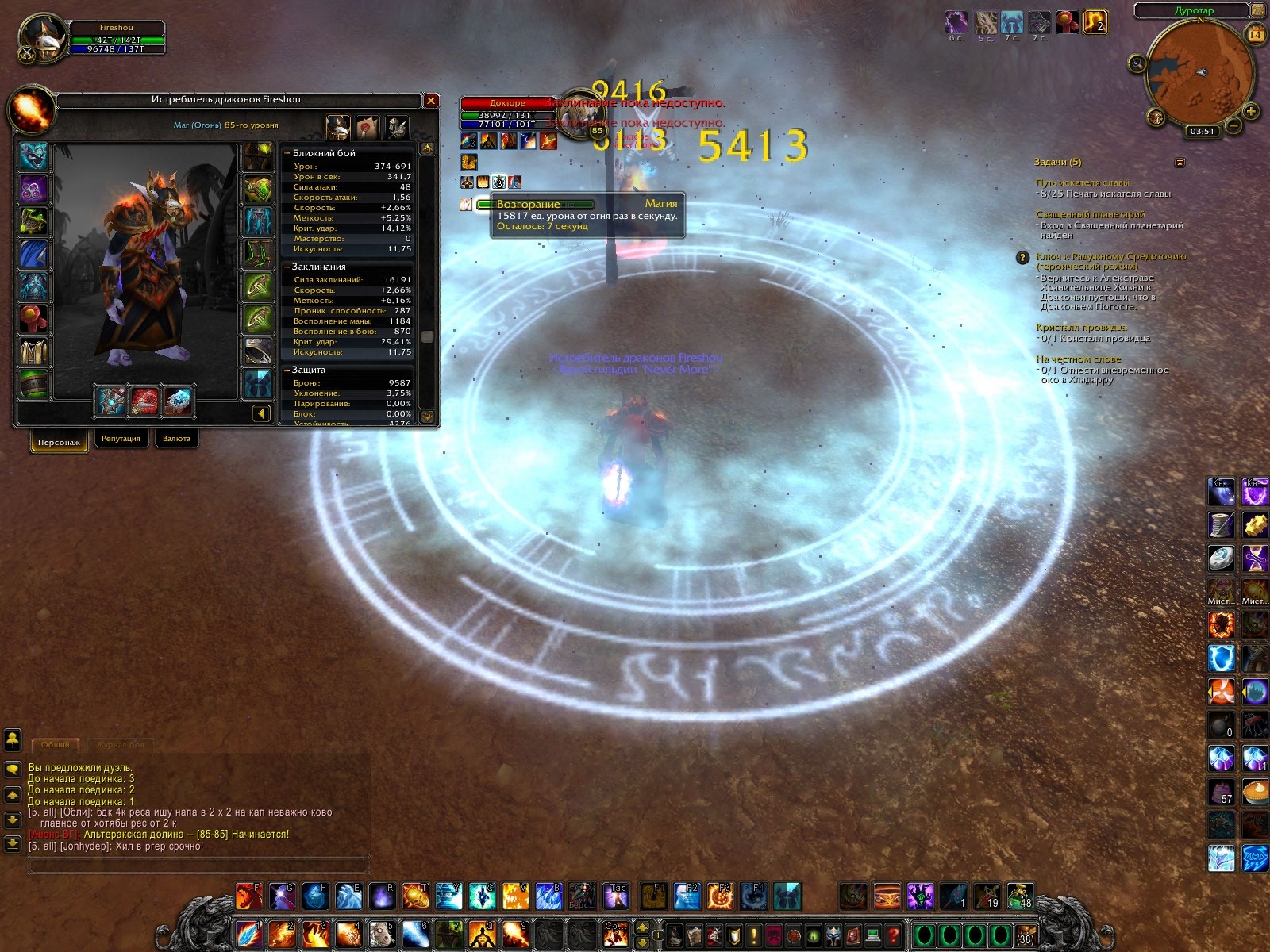Select the Общий chat tab
The height and width of the screenshot is (952, 1270).
[56, 745]
